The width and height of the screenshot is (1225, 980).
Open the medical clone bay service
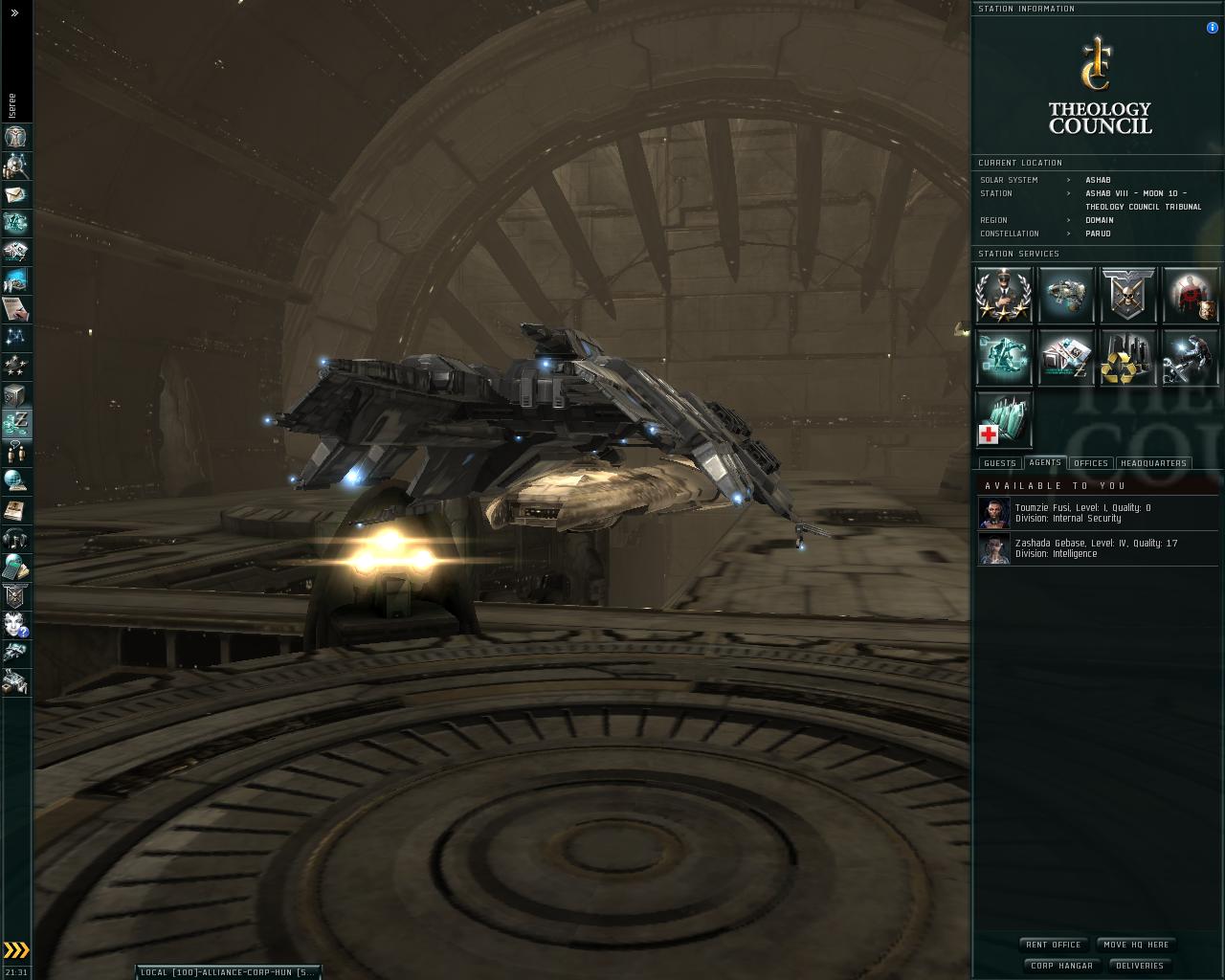pos(1004,419)
